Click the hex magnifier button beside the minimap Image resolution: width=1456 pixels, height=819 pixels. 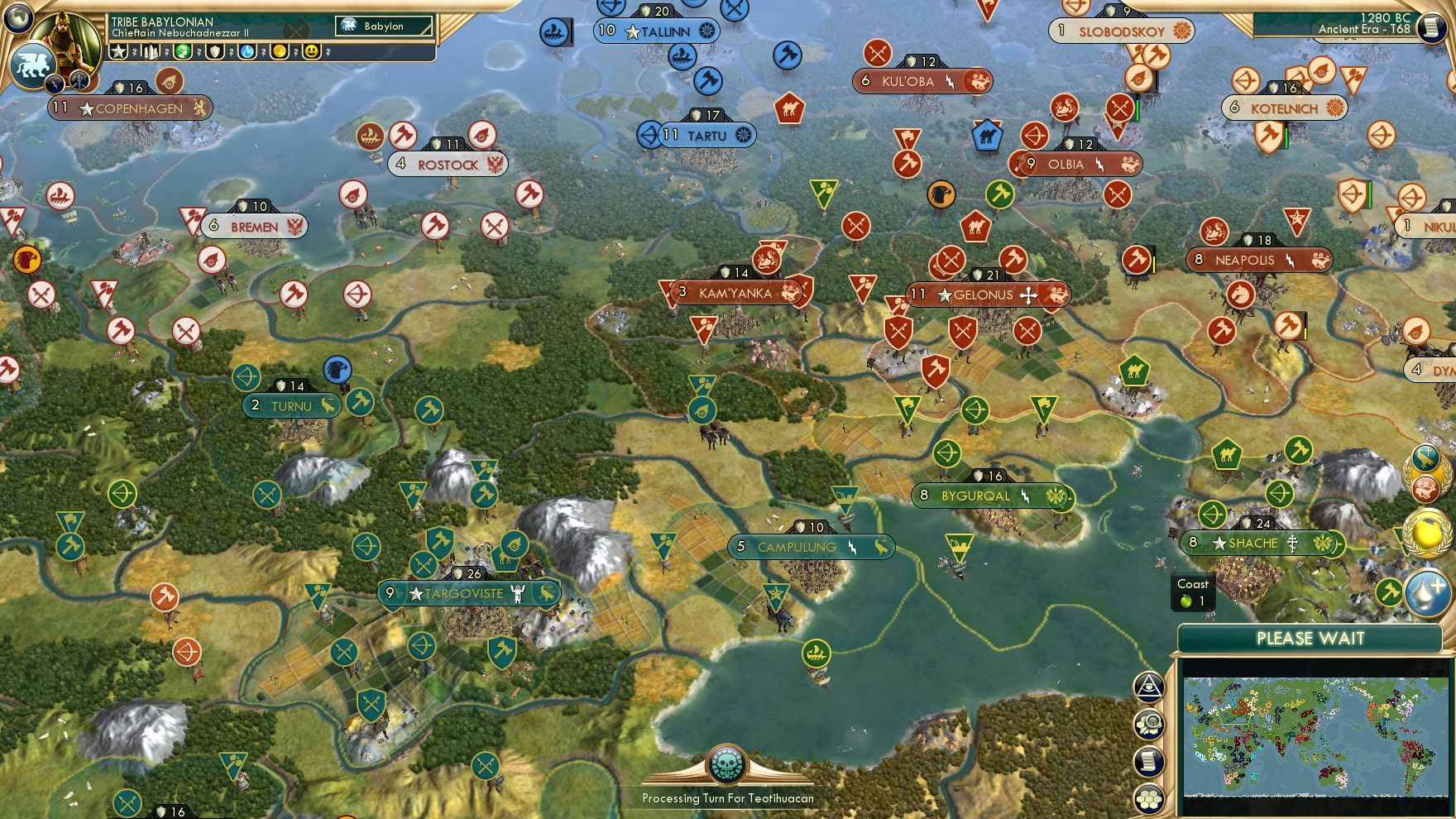pyautogui.click(x=1149, y=725)
